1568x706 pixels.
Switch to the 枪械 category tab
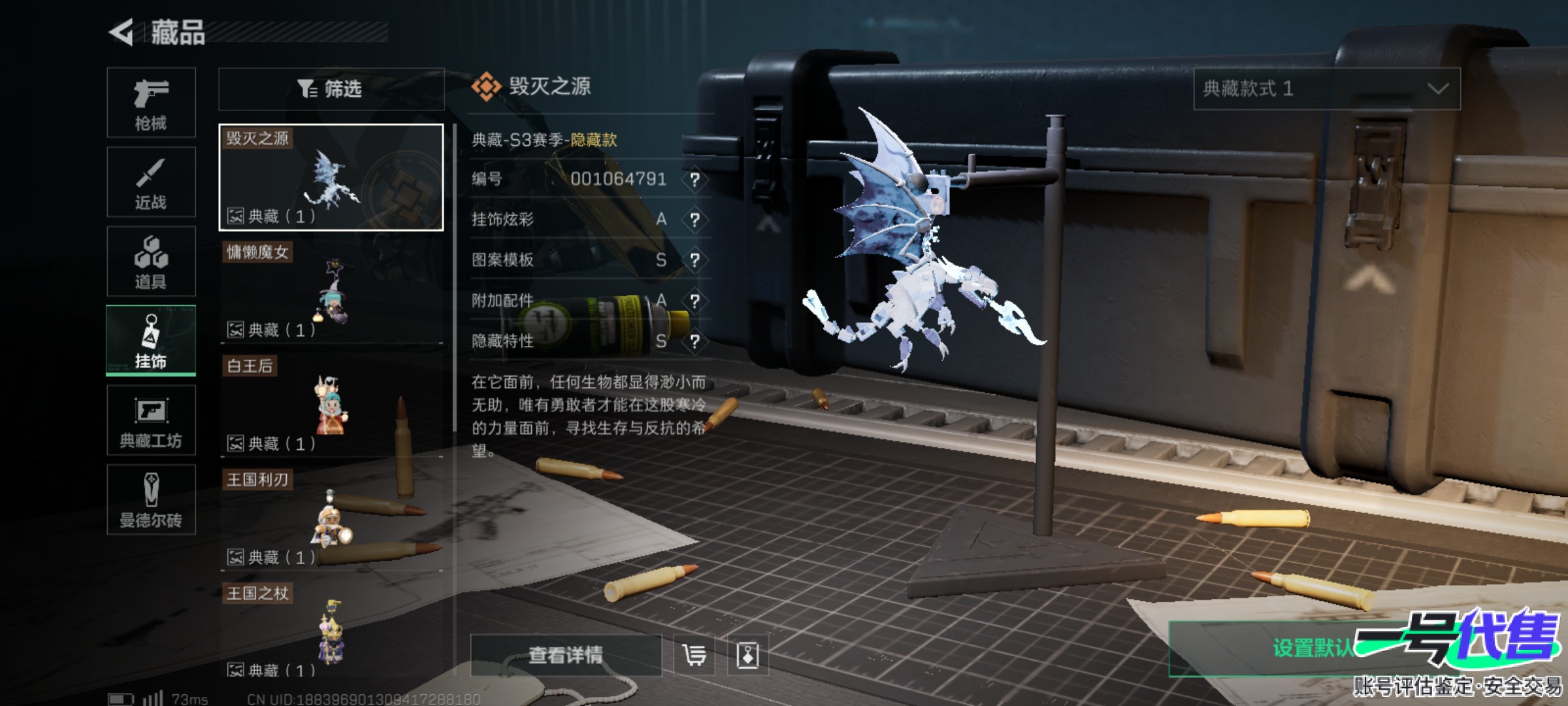coord(151,103)
